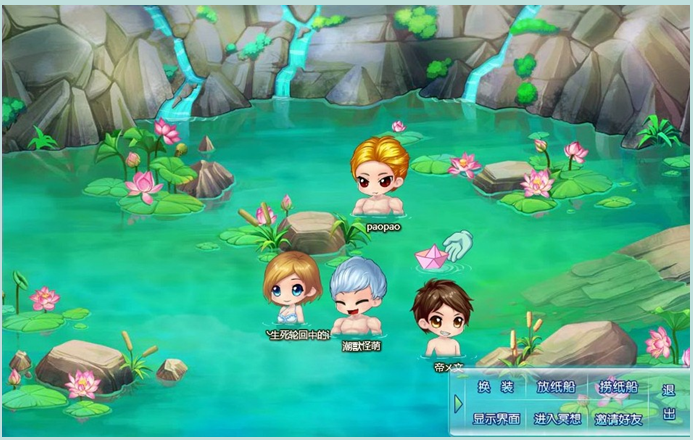Exit the hot spring with 退出
This screenshot has width=693, height=440.
tap(669, 402)
